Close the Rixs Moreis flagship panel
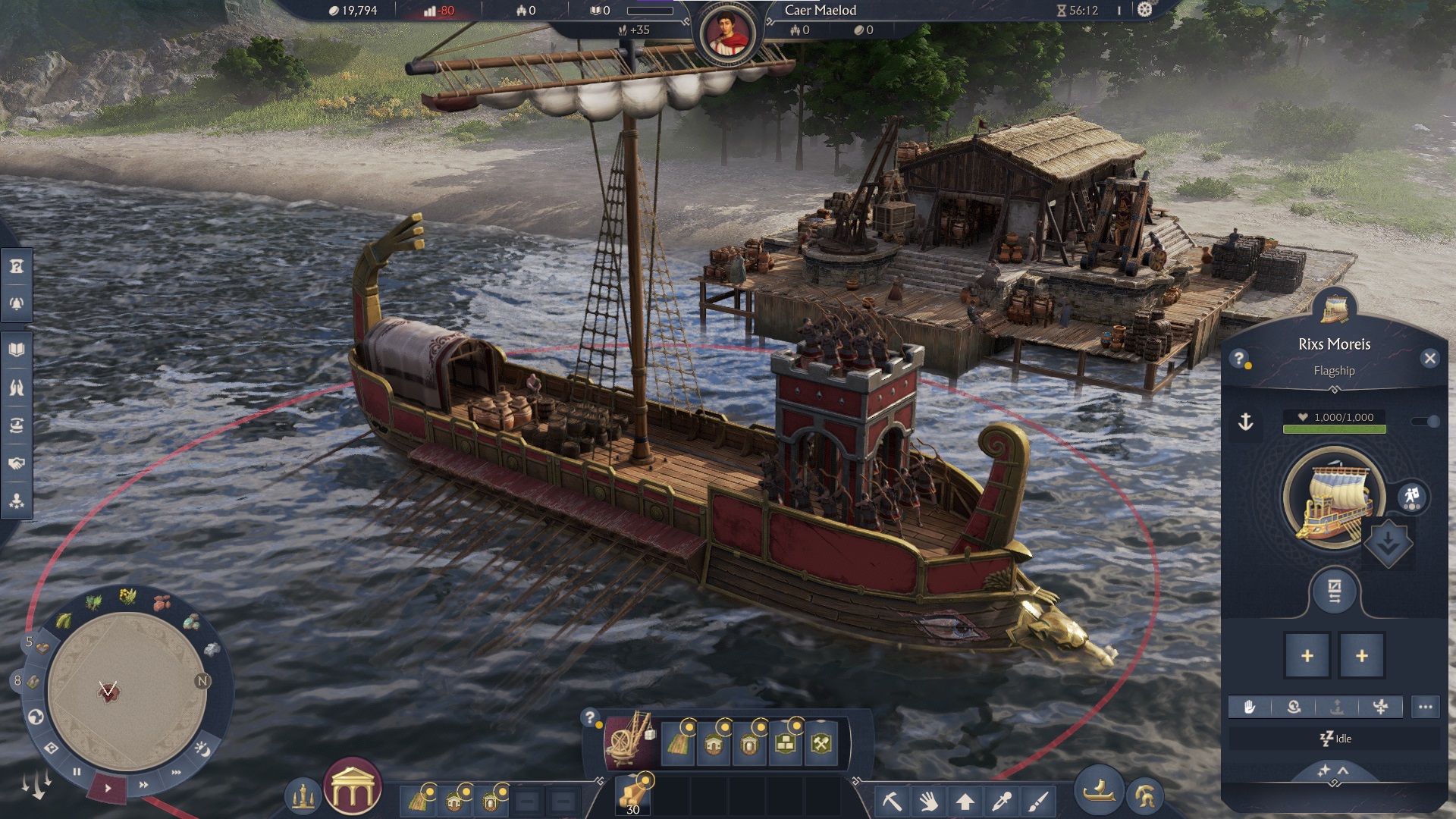This screenshot has width=1456, height=819. click(x=1429, y=359)
